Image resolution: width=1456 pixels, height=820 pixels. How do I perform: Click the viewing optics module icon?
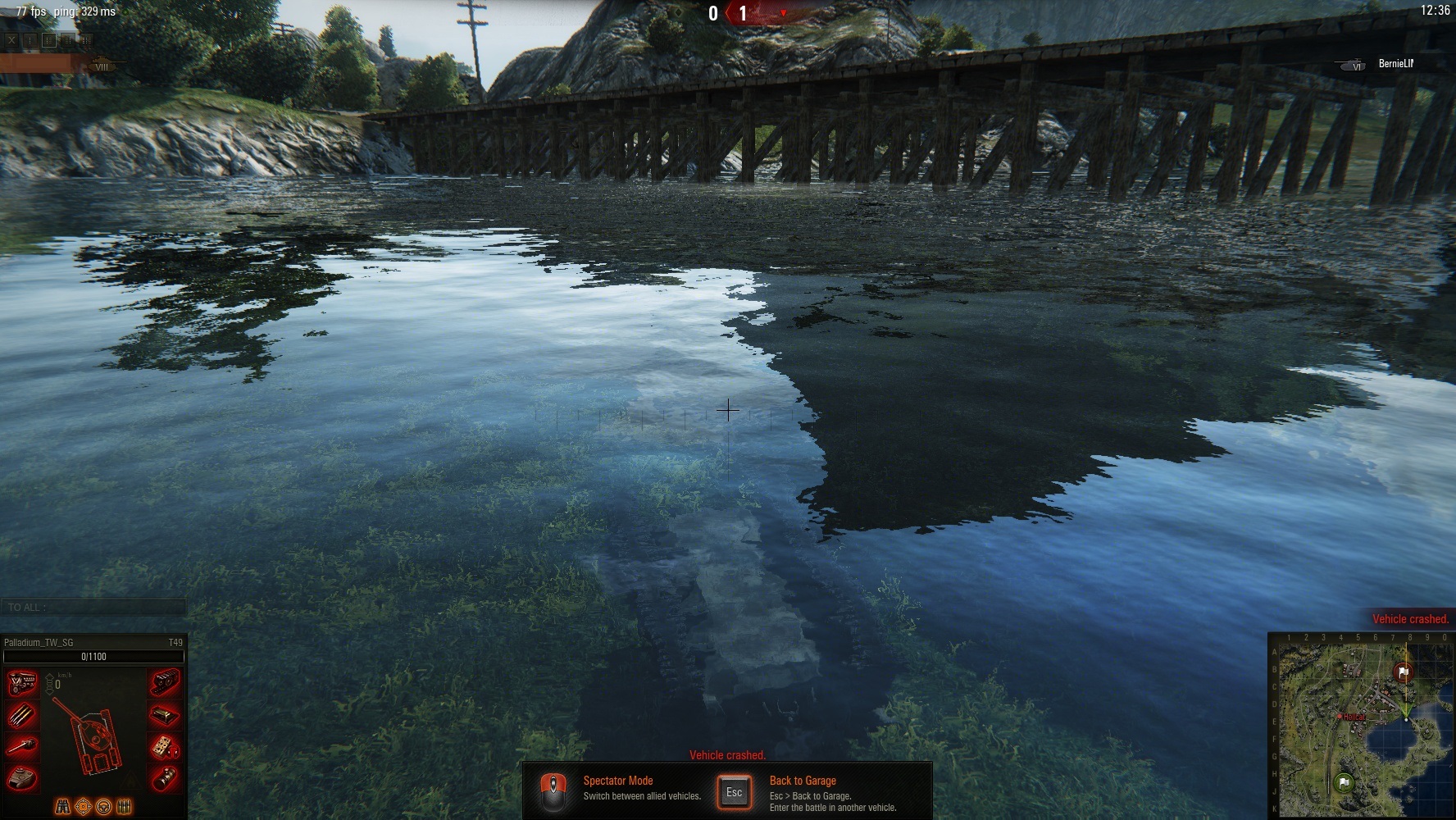coord(165,778)
